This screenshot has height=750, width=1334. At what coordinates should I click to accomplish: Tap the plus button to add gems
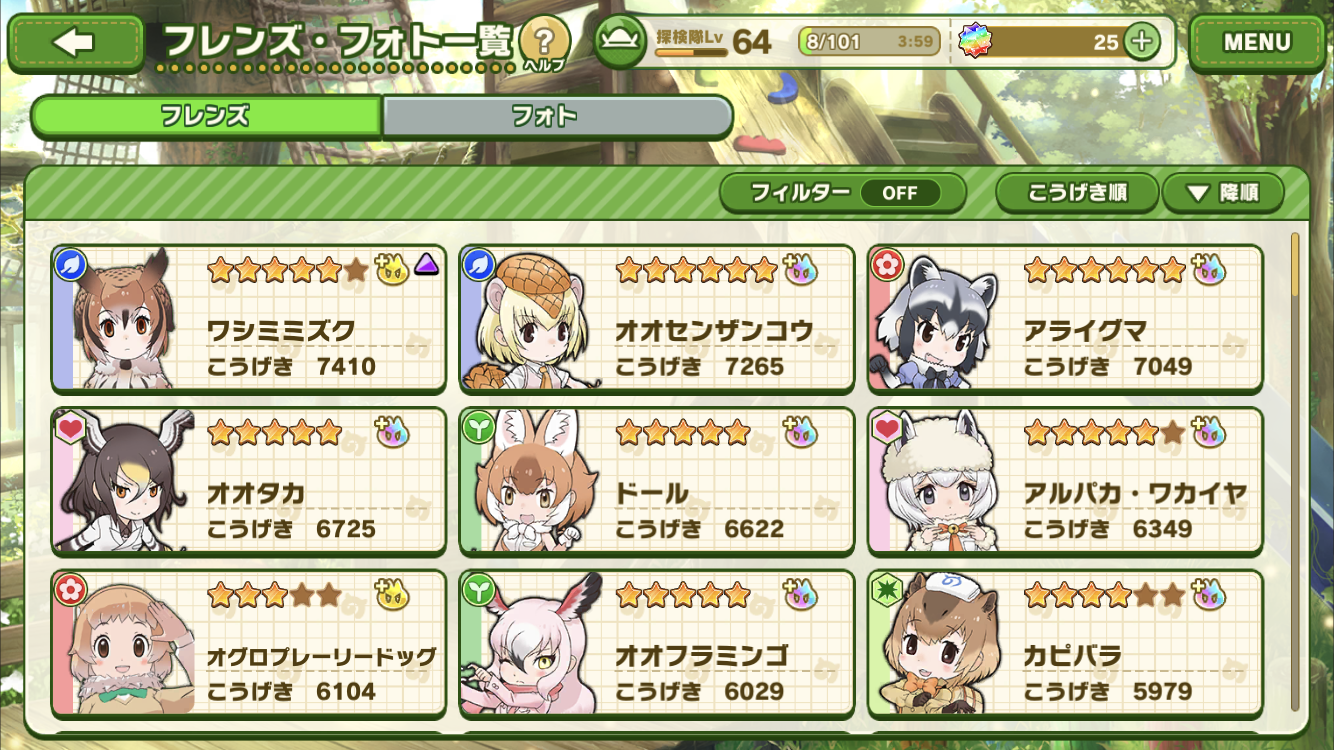1141,42
